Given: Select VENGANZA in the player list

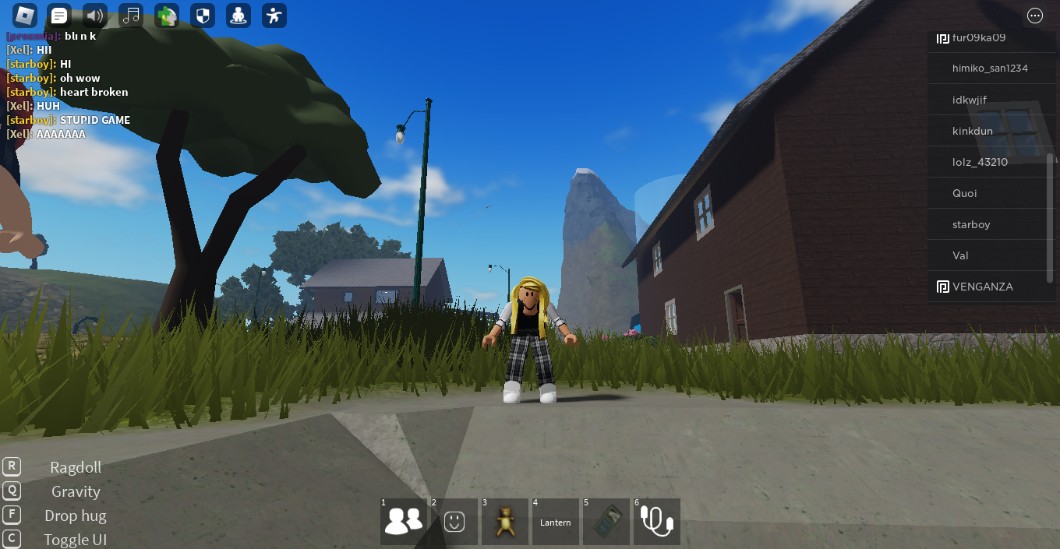Looking at the screenshot, I should (x=982, y=287).
